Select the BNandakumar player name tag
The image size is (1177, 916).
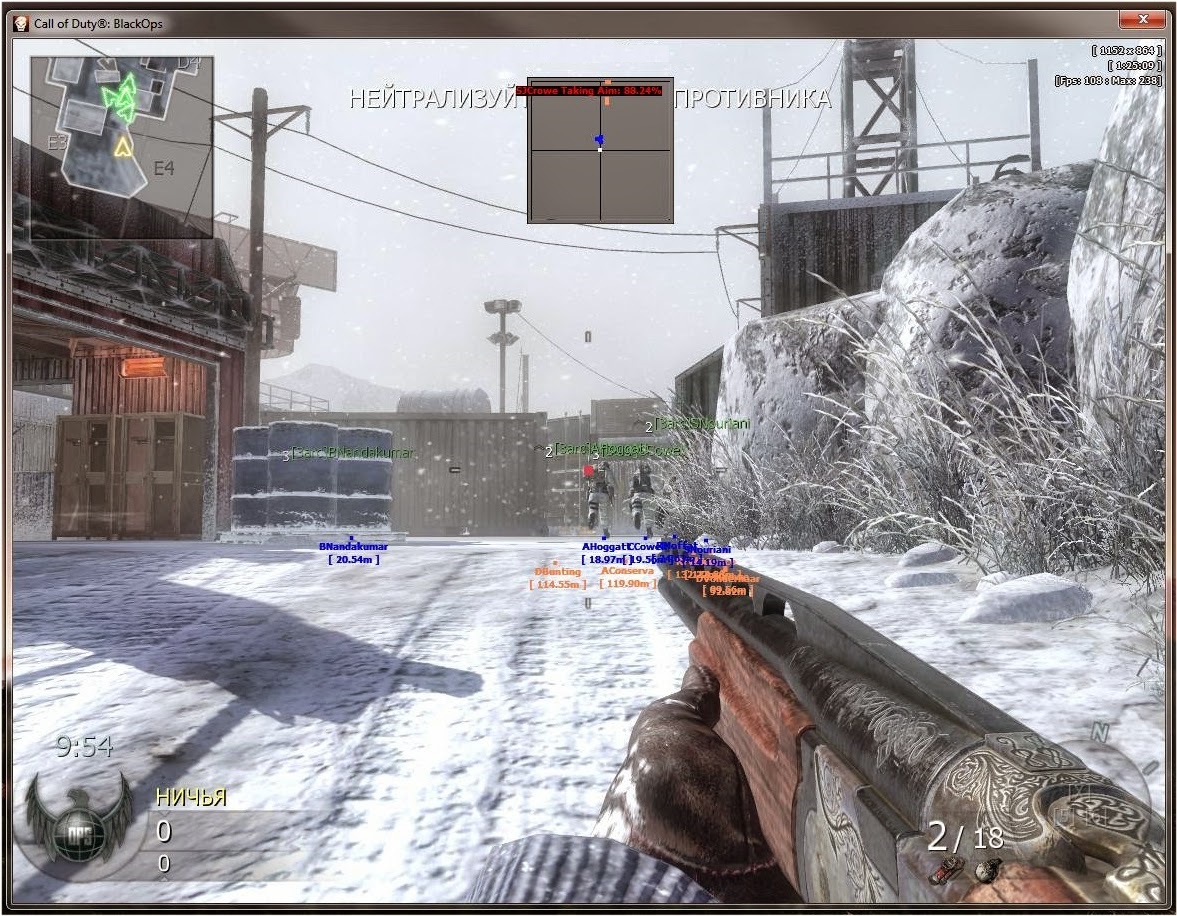(353, 547)
